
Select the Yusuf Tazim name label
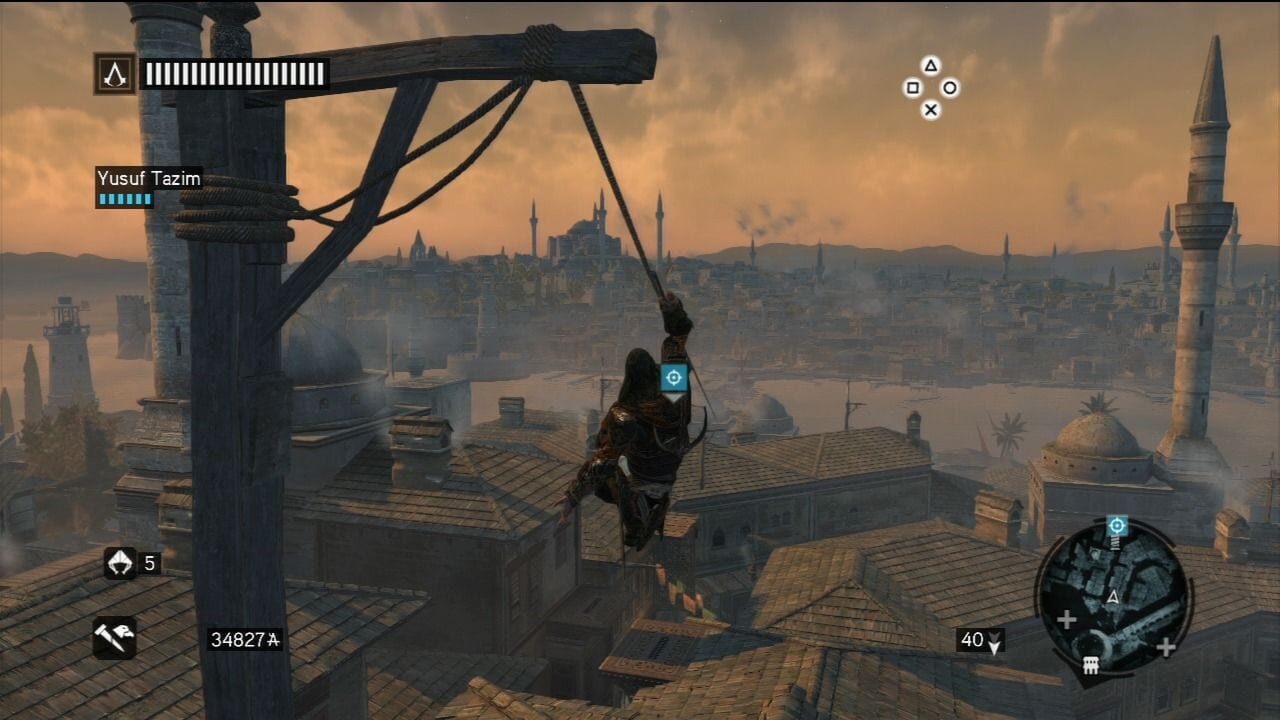[x=148, y=177]
